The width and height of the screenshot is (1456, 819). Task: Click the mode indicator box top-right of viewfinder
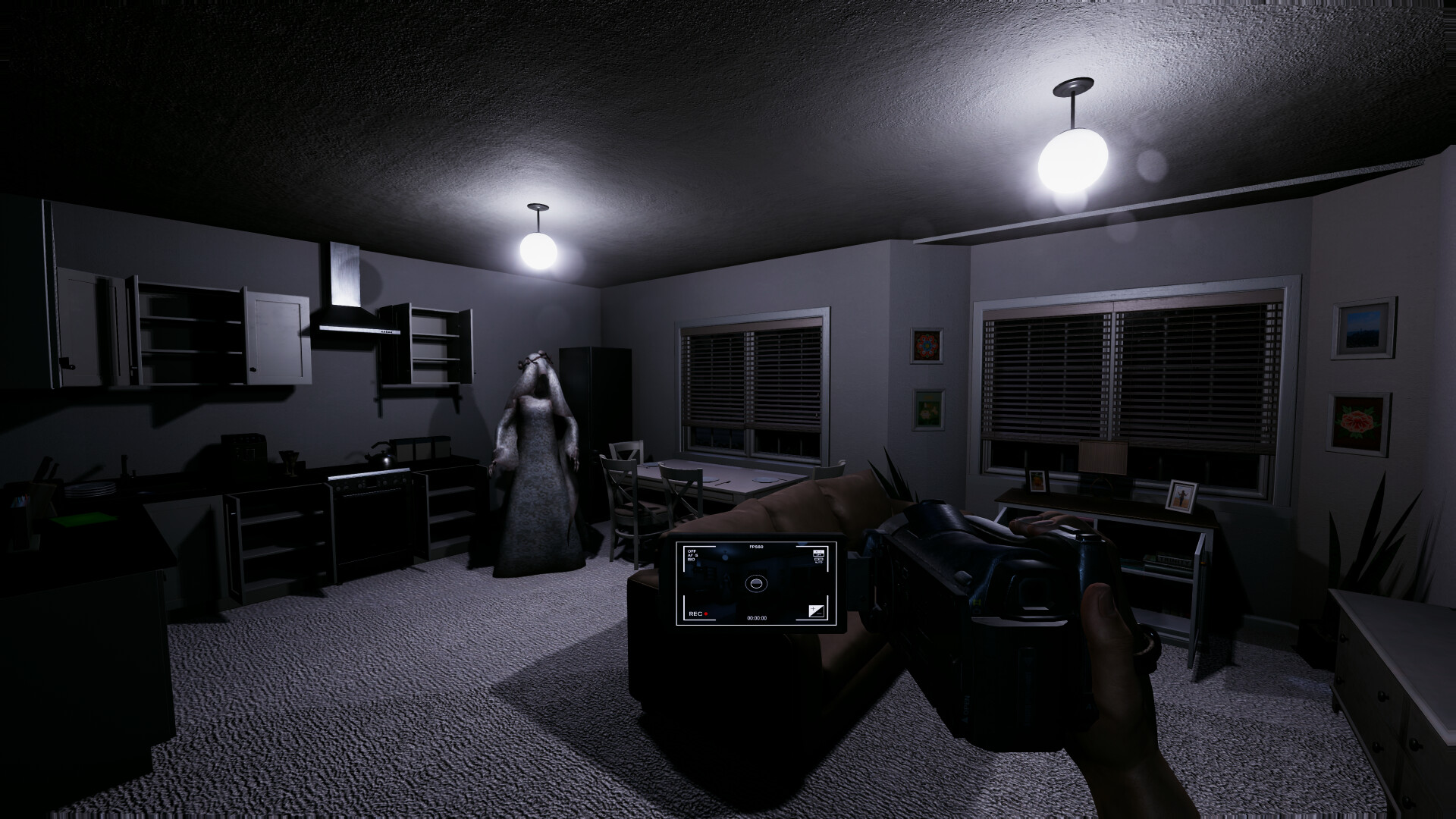819,552
